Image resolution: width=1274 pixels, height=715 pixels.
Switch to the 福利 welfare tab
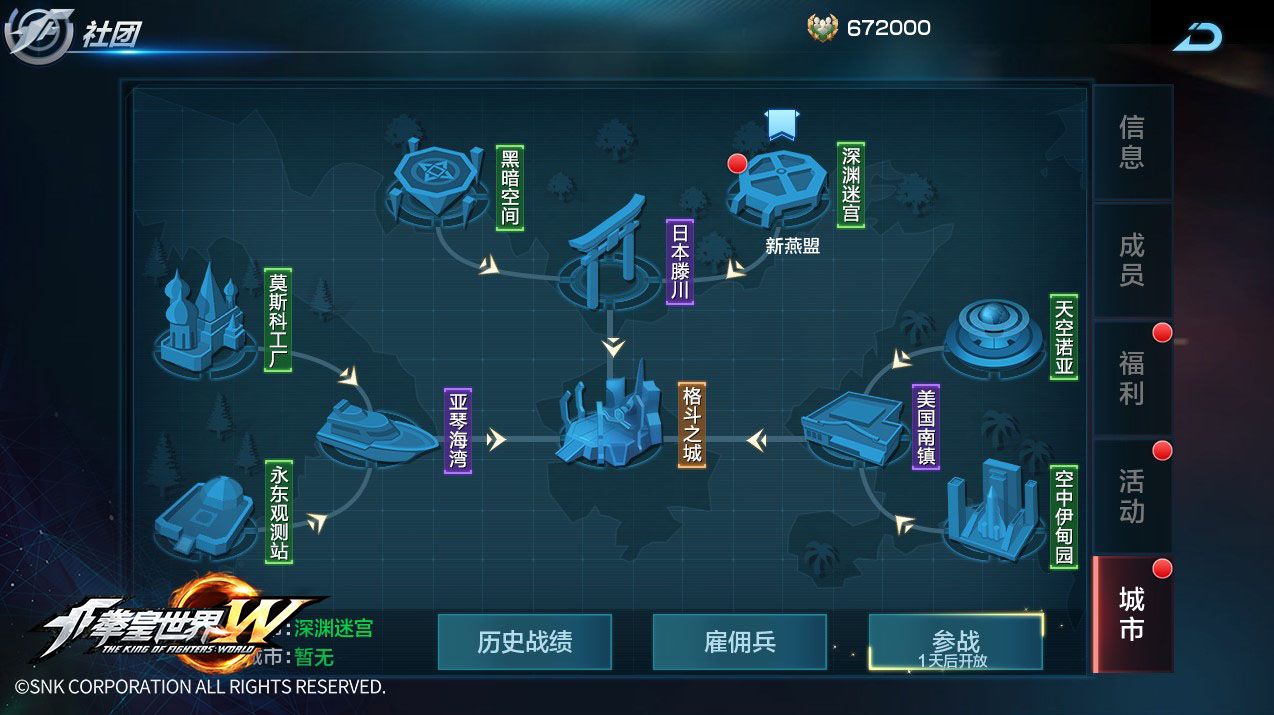point(1131,378)
